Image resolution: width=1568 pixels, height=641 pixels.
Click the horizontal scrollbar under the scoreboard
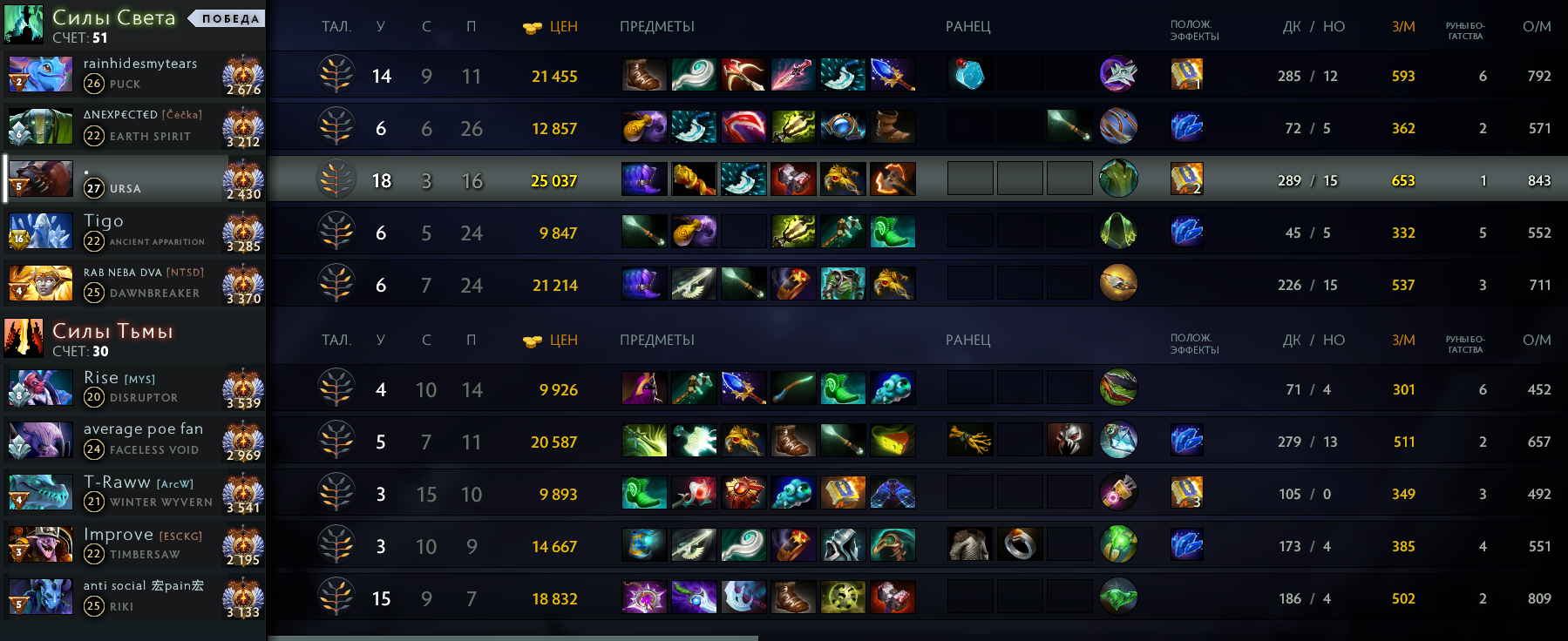point(512,638)
